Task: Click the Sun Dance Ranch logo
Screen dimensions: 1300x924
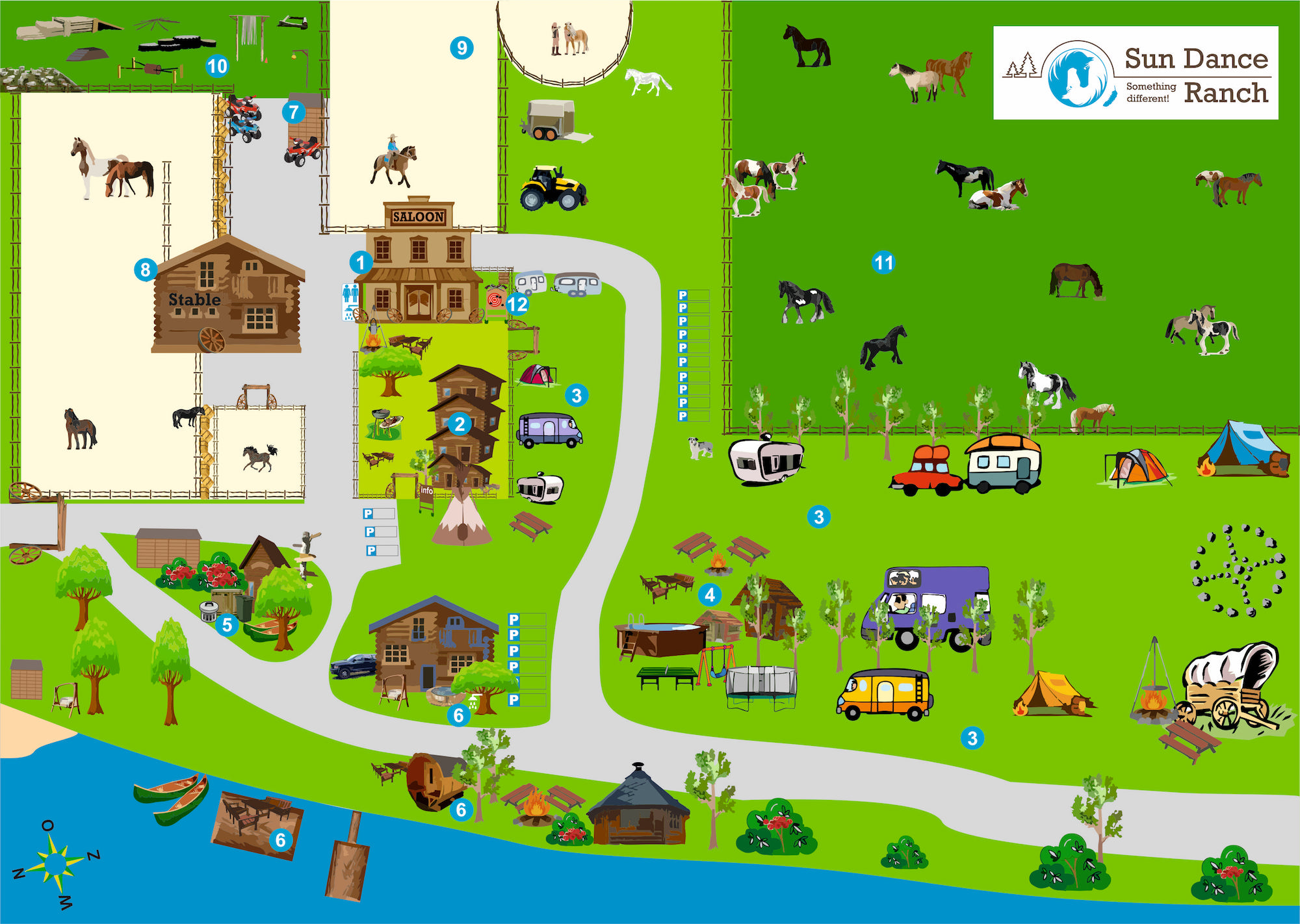Action: [x=1136, y=73]
